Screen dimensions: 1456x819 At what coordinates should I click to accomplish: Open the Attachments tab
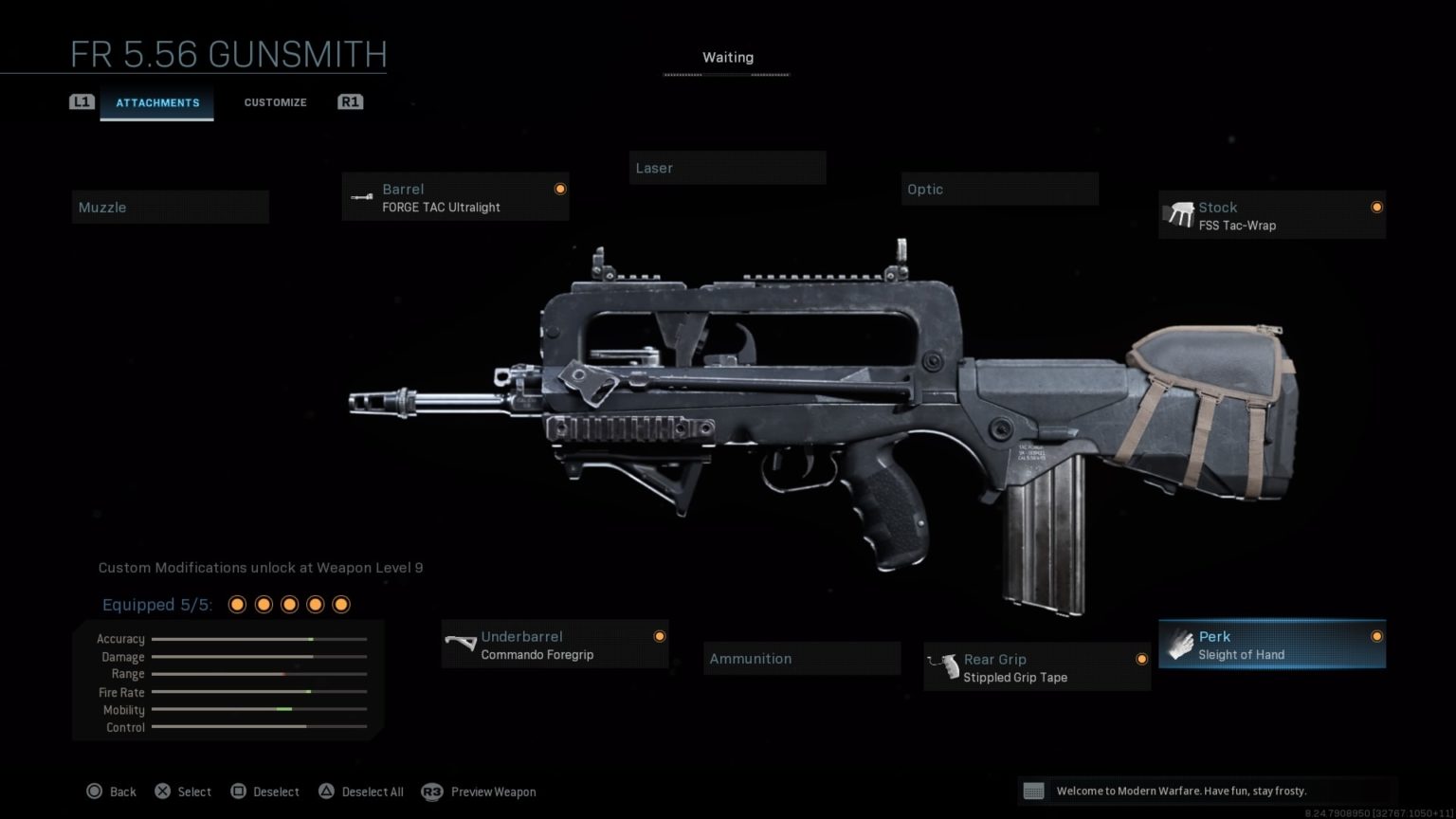(x=157, y=102)
